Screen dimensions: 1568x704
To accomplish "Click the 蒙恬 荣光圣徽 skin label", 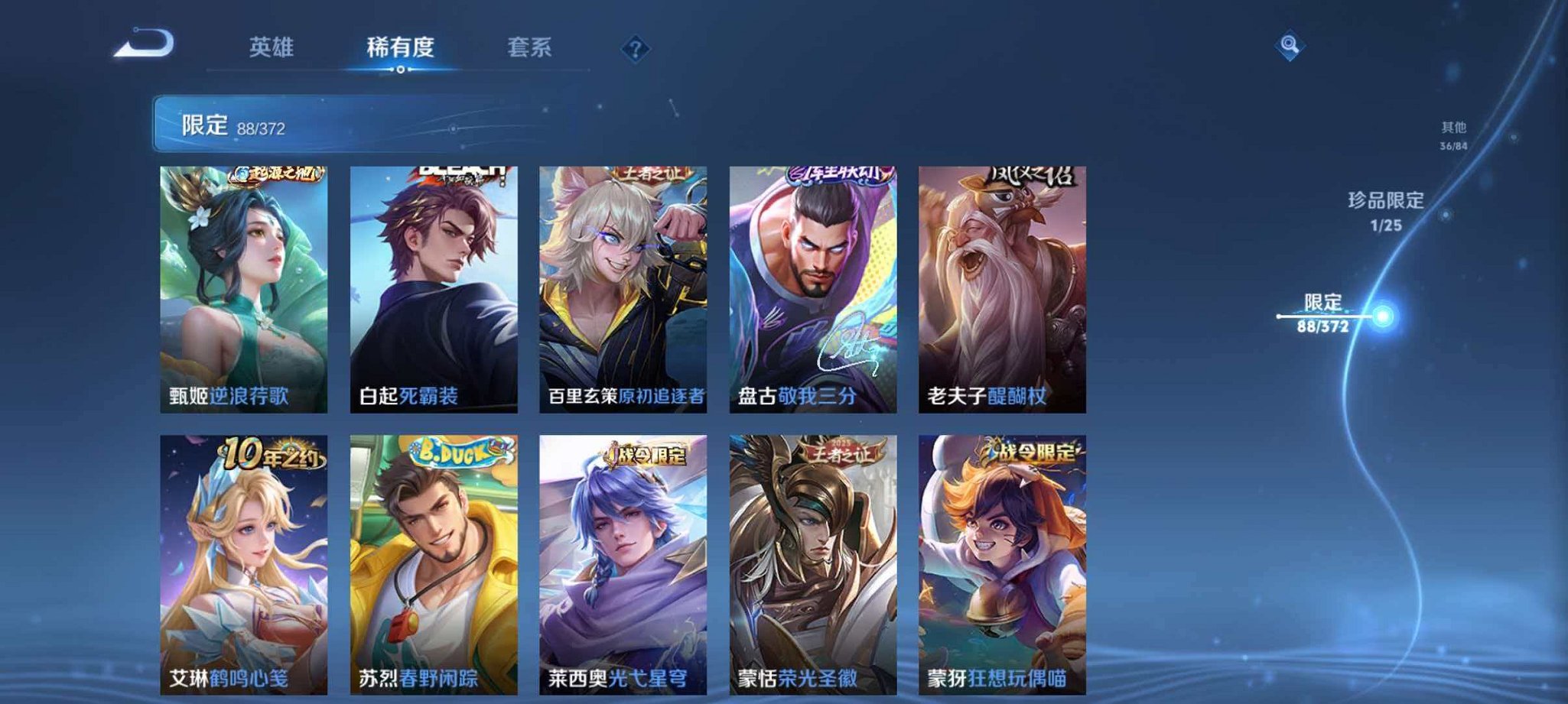I will coord(798,676).
